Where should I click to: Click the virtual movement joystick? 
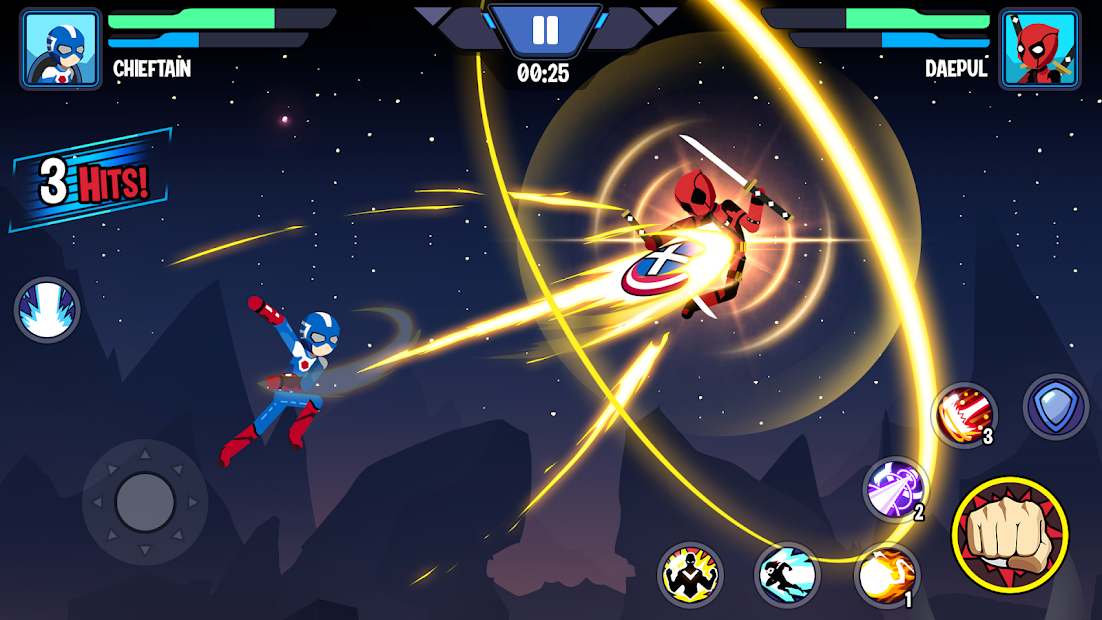tap(145, 501)
